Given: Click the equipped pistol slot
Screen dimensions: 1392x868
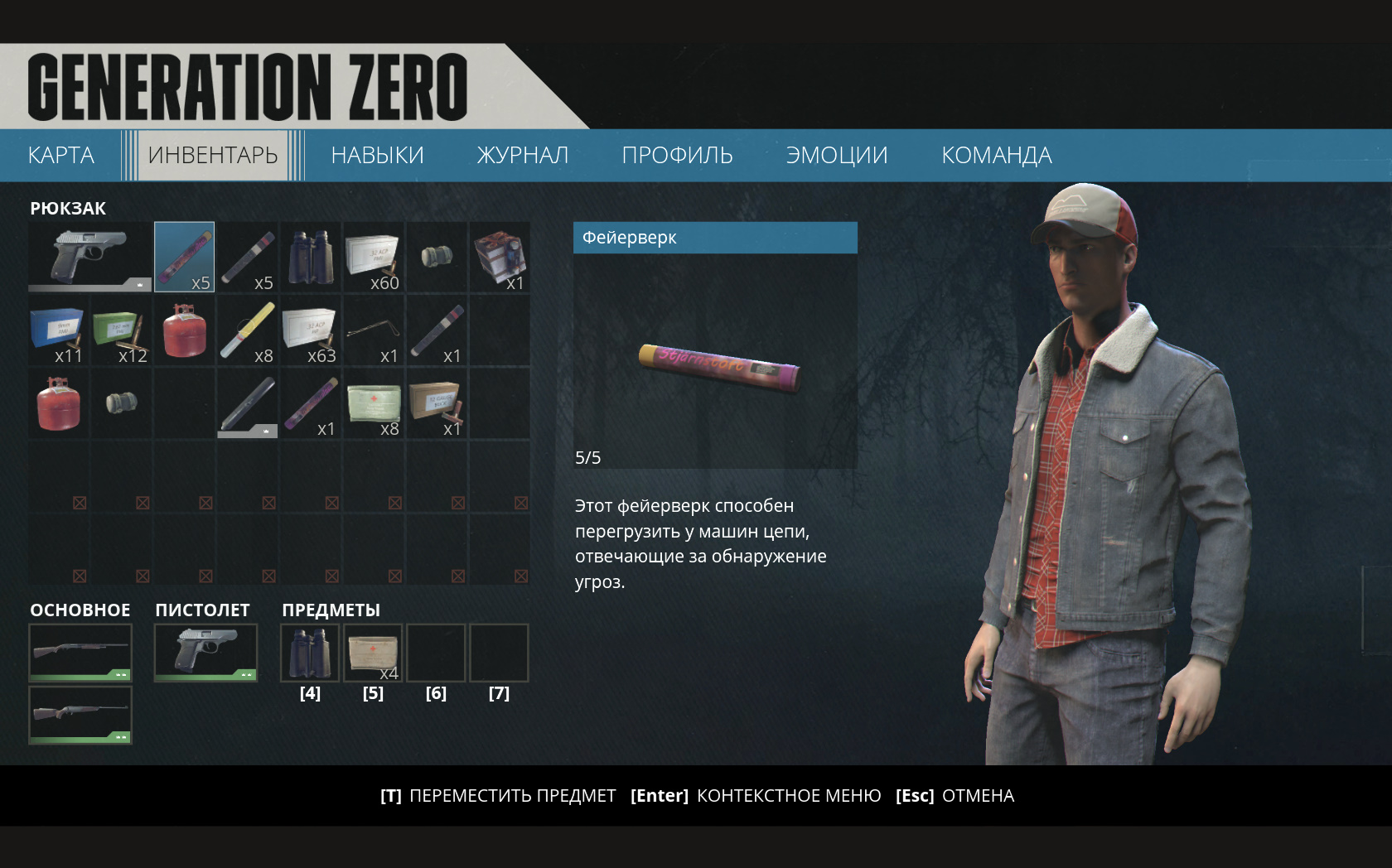Looking at the screenshot, I should [x=205, y=653].
